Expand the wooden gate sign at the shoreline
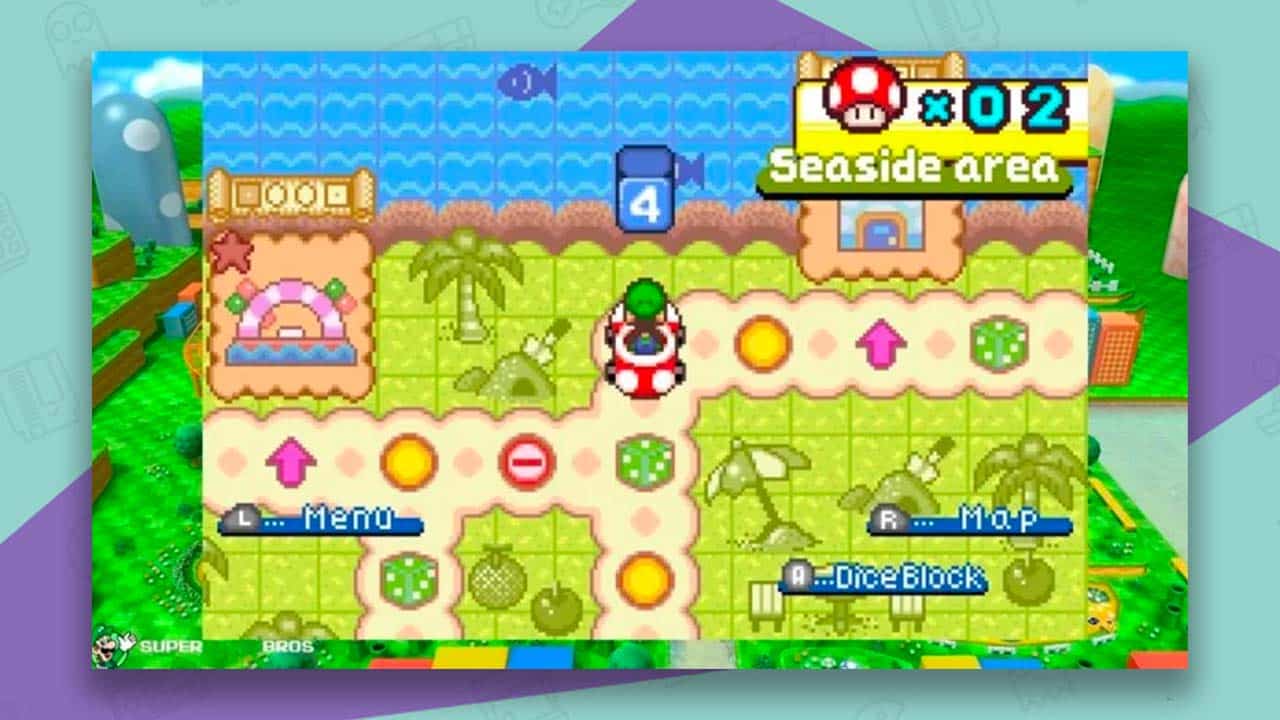1280x720 pixels. pyautogui.click(x=290, y=193)
